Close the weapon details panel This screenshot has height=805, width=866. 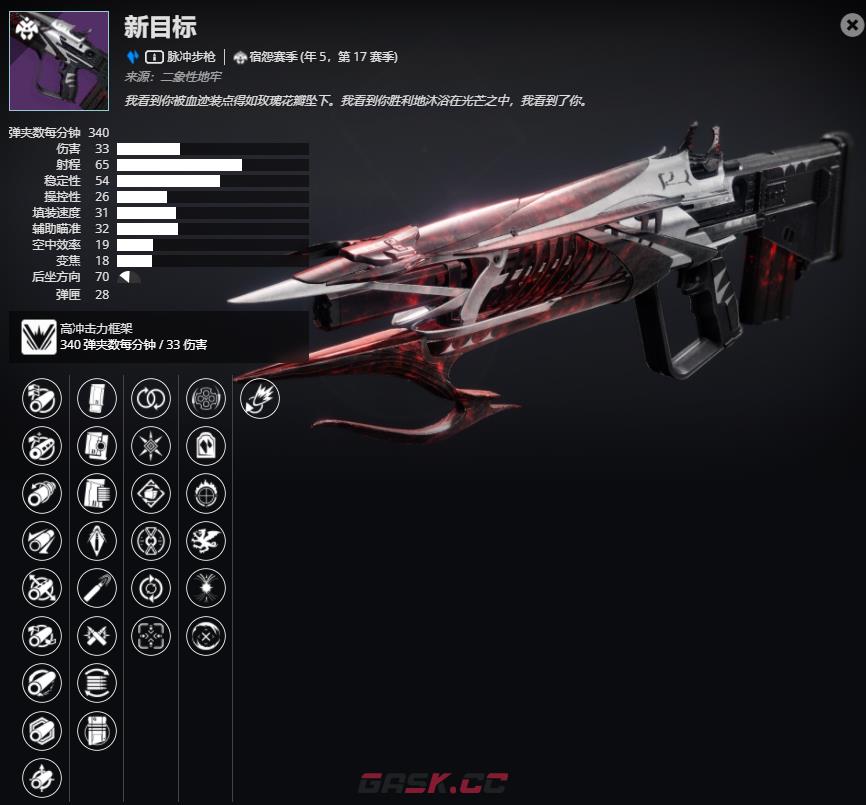coord(851,26)
